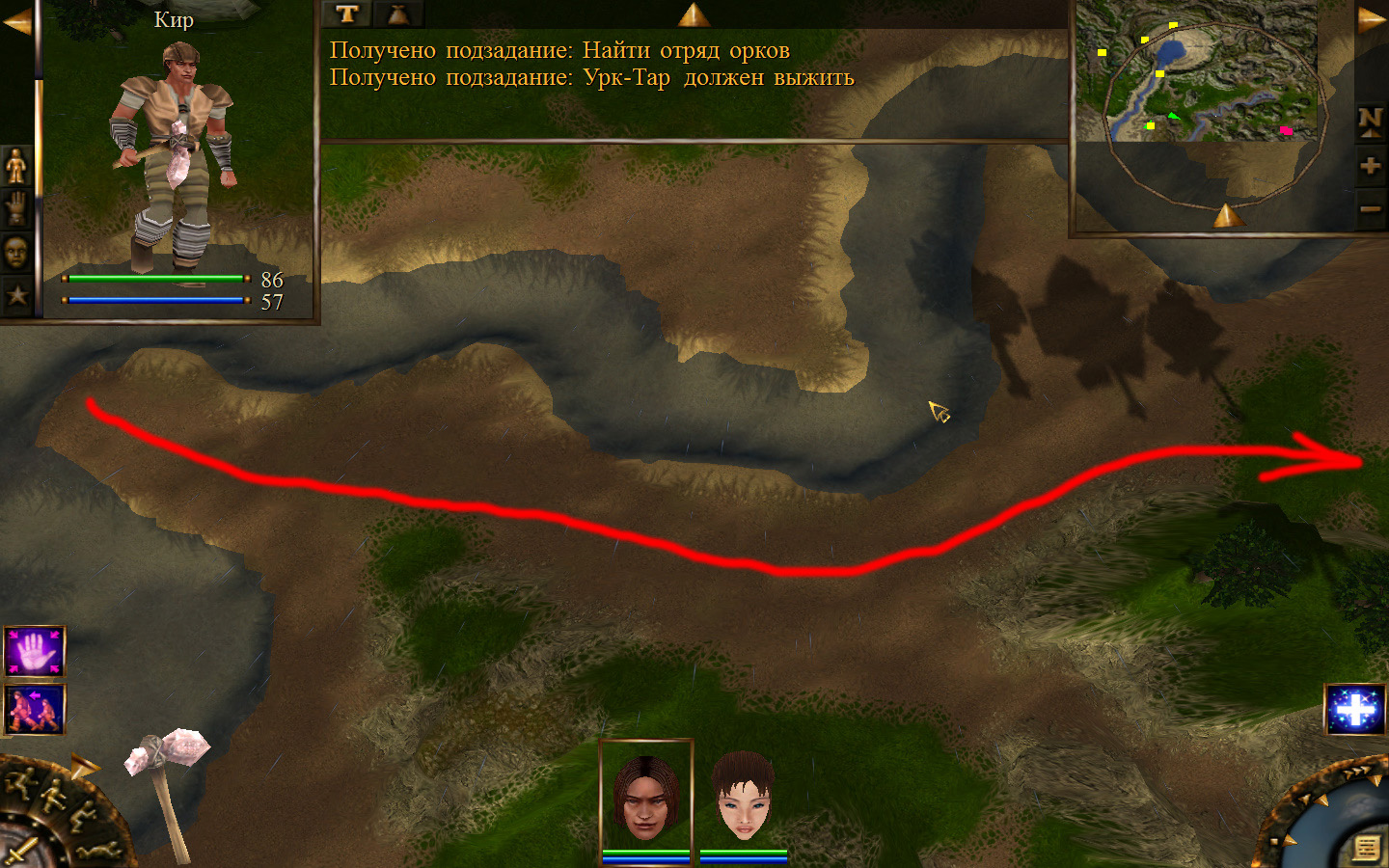Zoom in the minimap with plus
1389x868 pixels.
[1370, 166]
